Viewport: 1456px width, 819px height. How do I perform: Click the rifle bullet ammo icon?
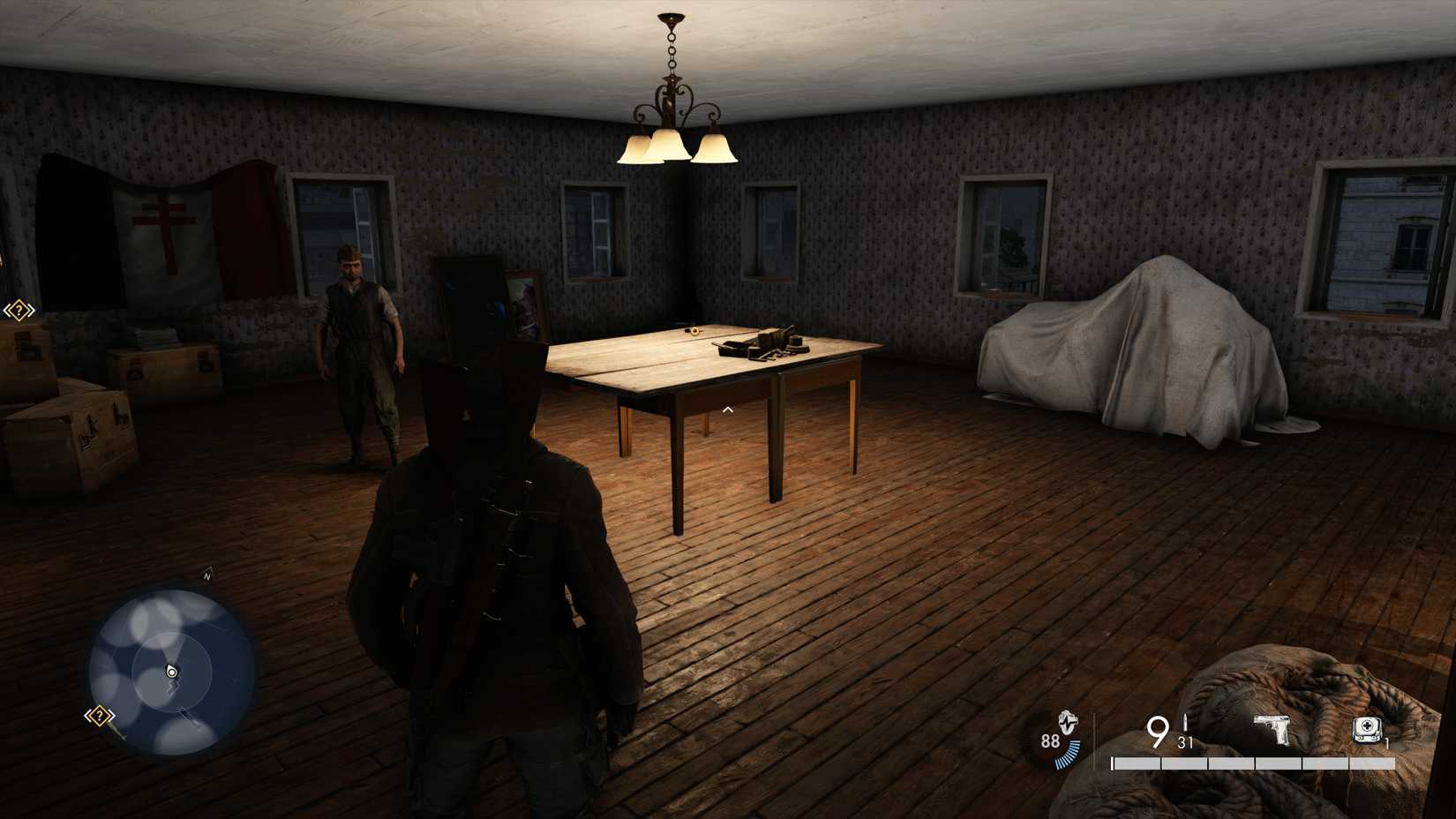click(x=1185, y=722)
